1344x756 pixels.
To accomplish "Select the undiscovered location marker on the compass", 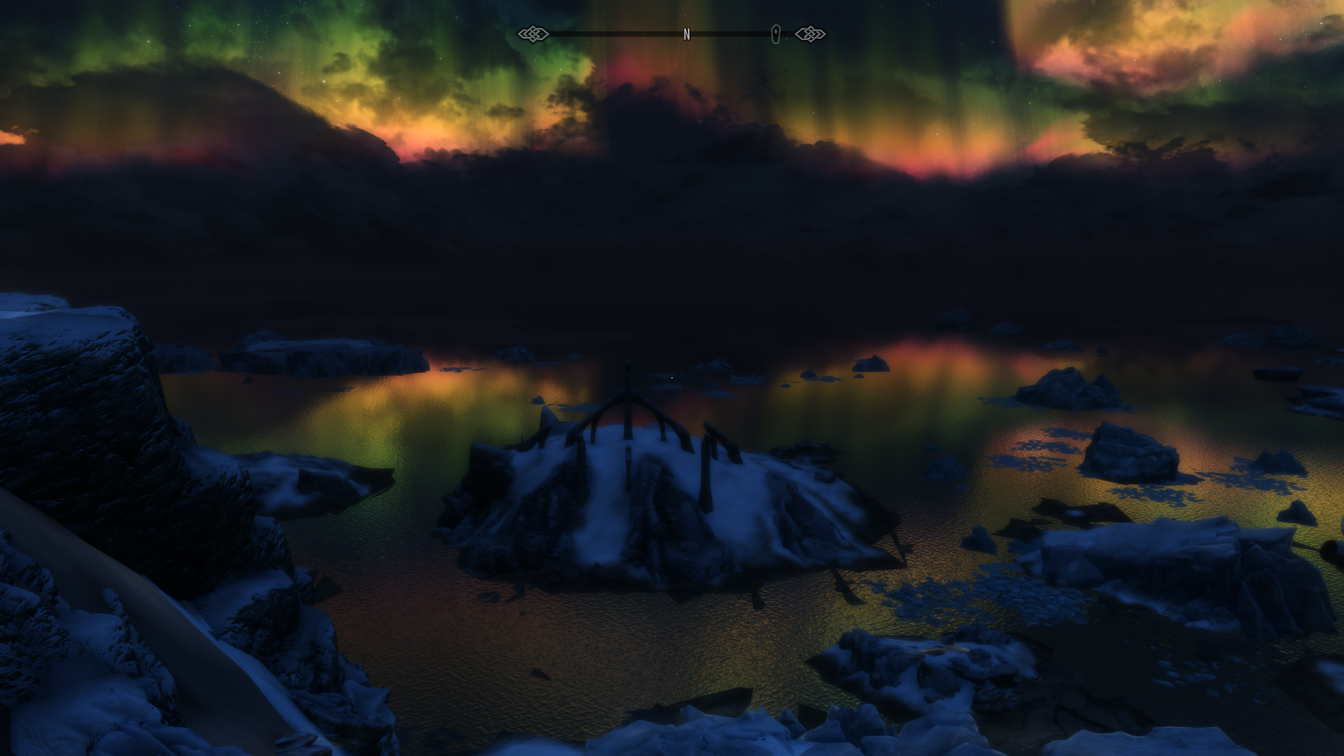I will (775, 33).
